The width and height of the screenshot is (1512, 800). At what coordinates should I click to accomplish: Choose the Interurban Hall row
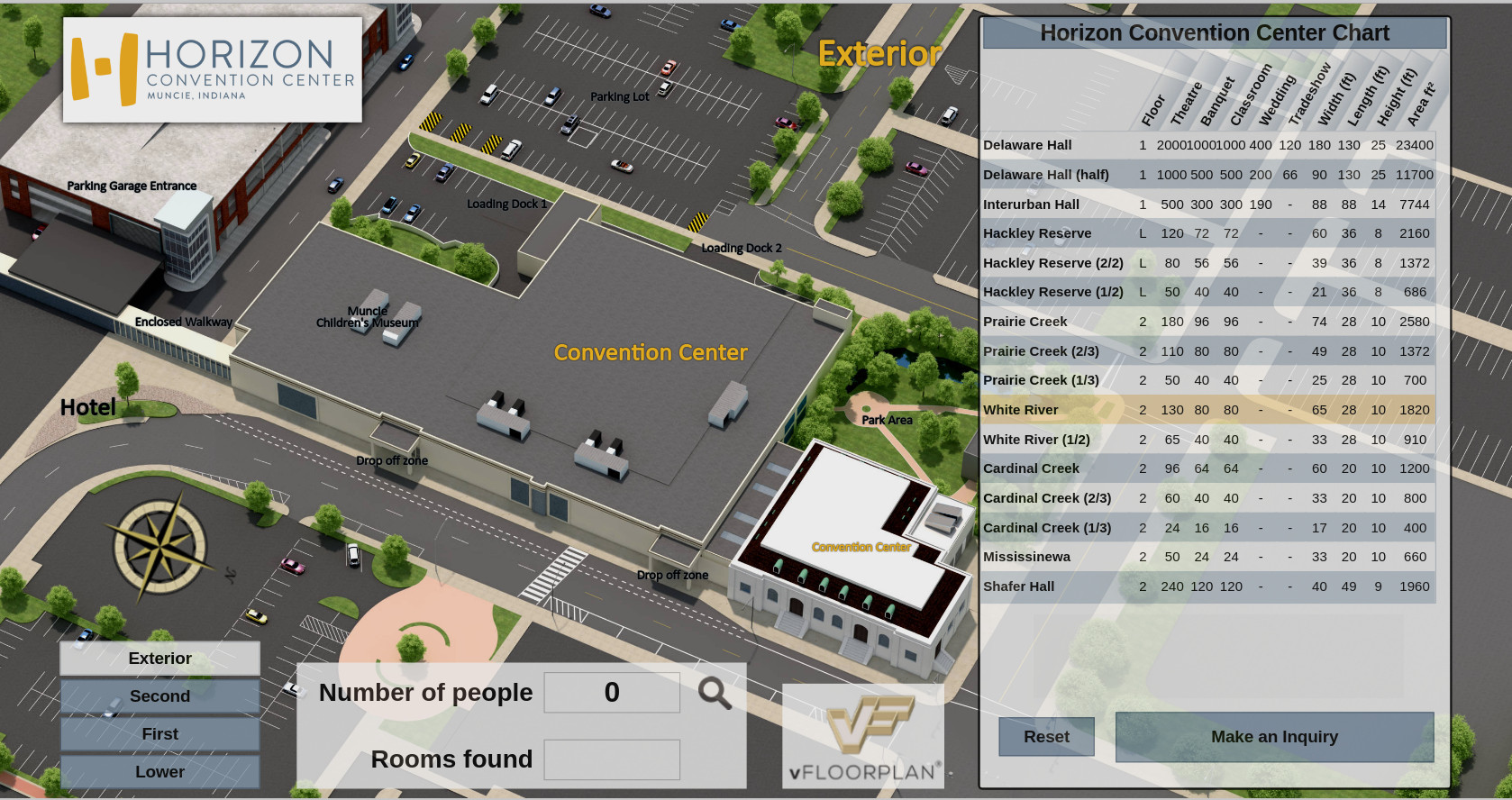click(1207, 205)
